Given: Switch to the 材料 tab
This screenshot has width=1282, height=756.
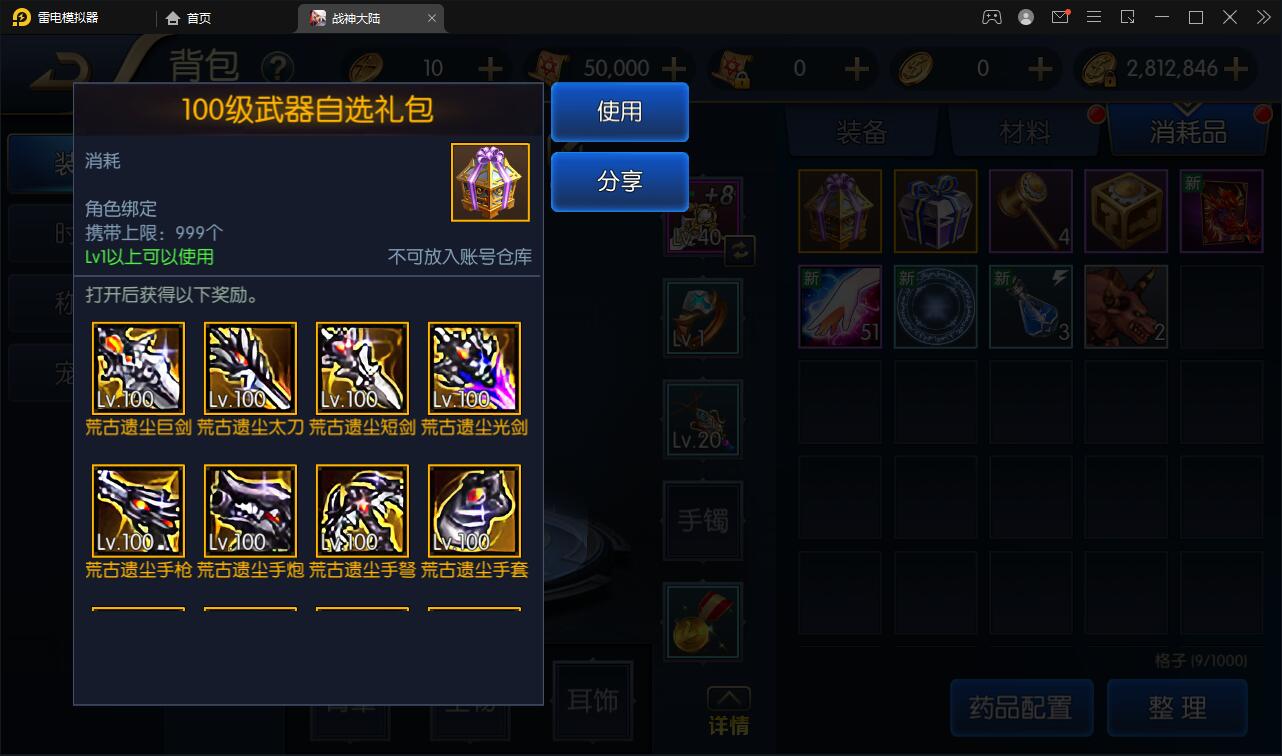Looking at the screenshot, I should pos(1023,130).
